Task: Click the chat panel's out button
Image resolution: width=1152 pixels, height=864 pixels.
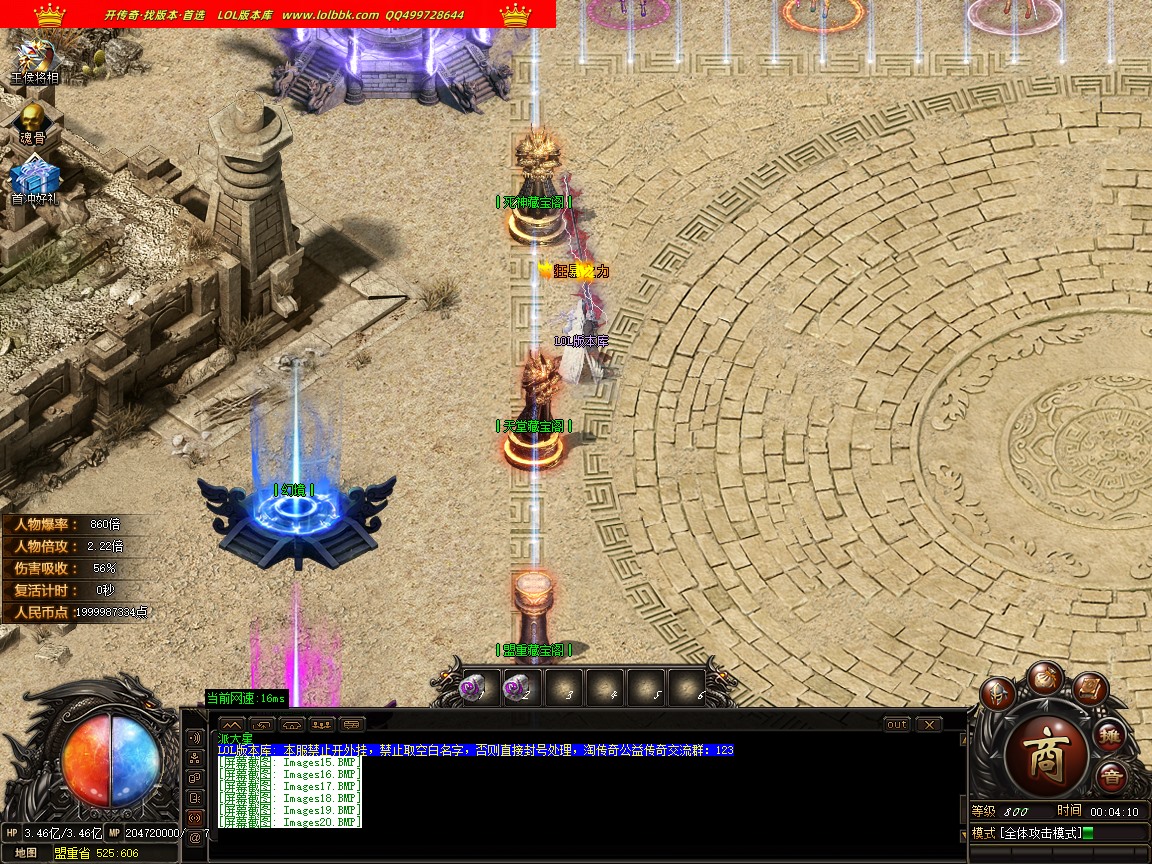Action: (896, 724)
